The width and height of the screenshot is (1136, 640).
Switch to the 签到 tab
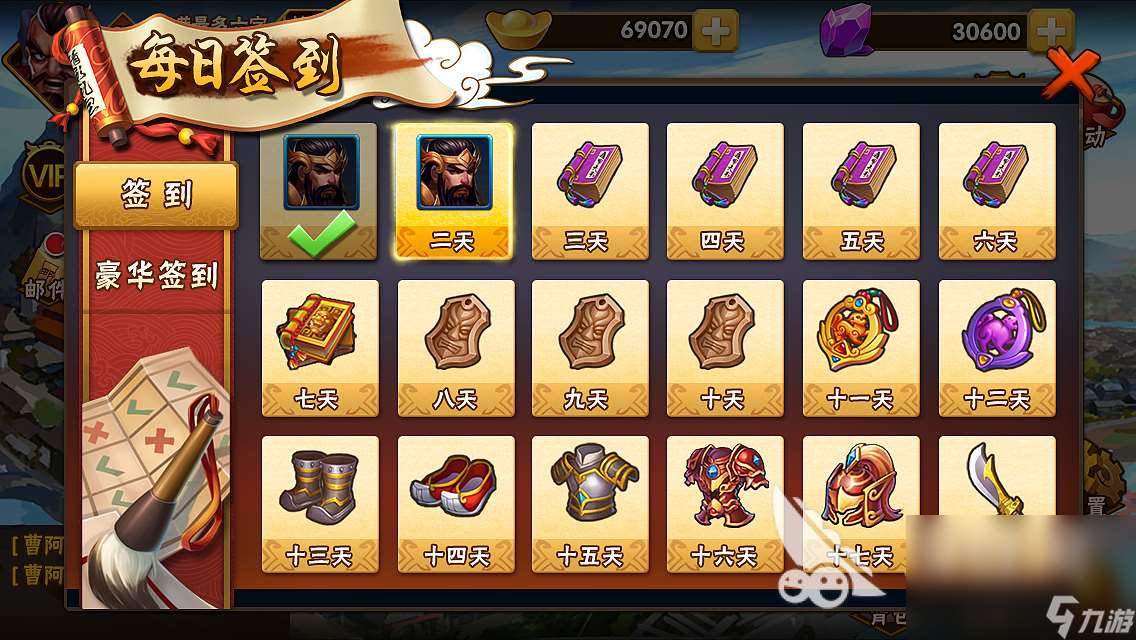click(x=156, y=195)
